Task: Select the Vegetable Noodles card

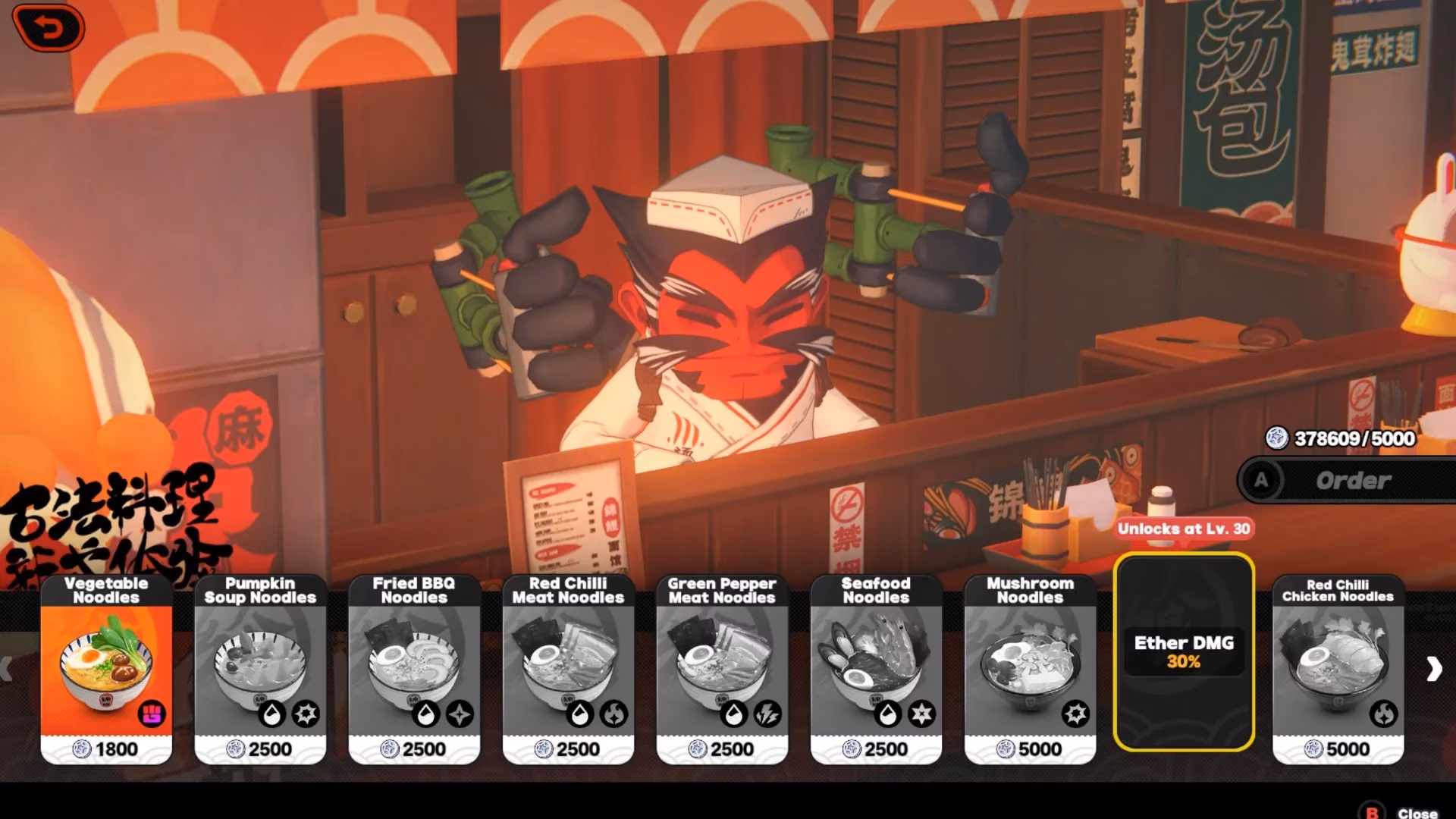Action: [106, 669]
